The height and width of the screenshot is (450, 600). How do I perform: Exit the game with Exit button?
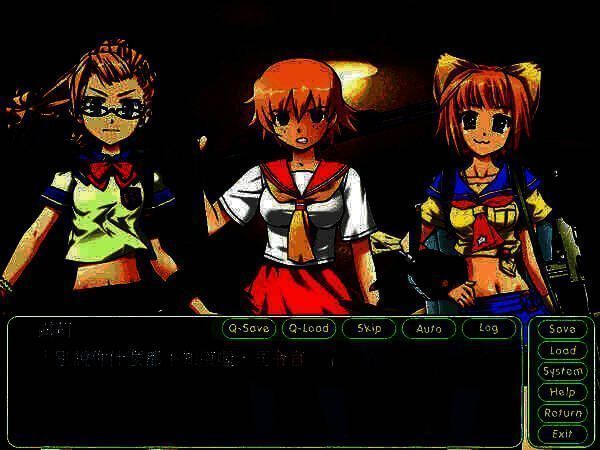(562, 434)
